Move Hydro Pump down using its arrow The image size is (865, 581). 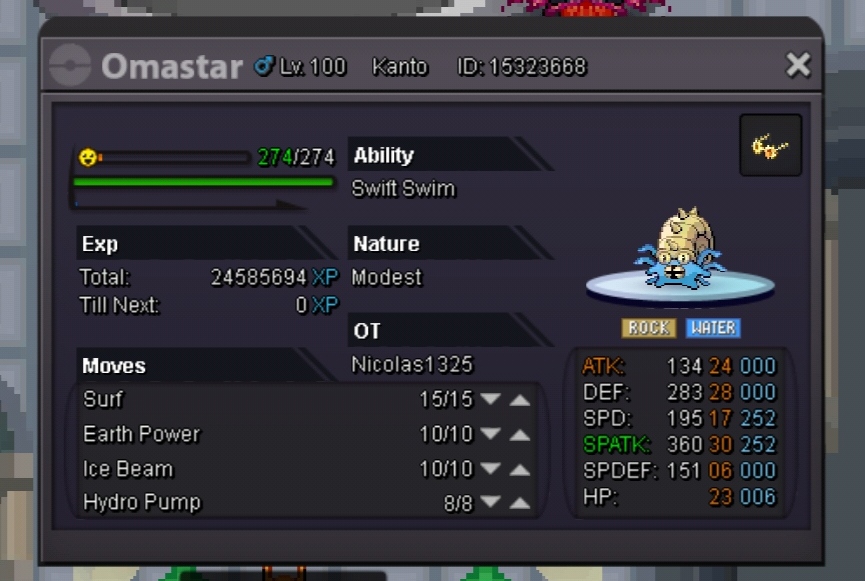(490, 503)
